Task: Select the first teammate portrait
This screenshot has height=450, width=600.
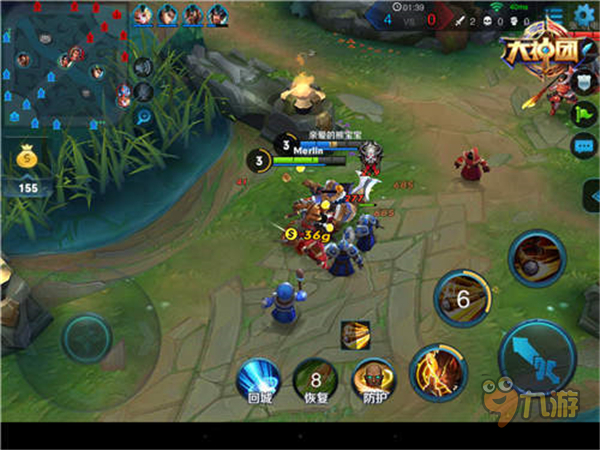Action: pyautogui.click(x=143, y=14)
